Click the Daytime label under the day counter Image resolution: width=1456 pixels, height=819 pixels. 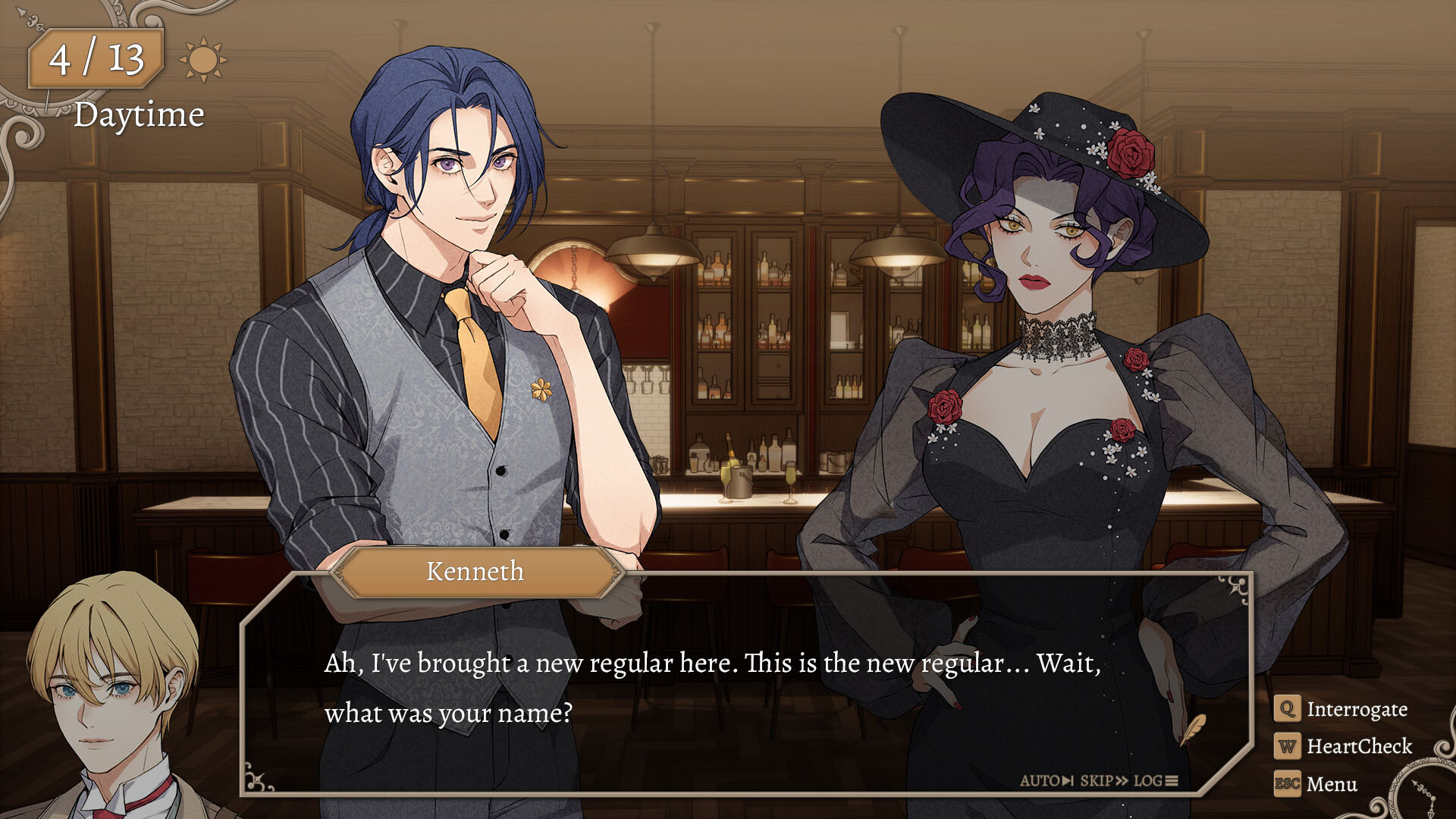pos(139,115)
